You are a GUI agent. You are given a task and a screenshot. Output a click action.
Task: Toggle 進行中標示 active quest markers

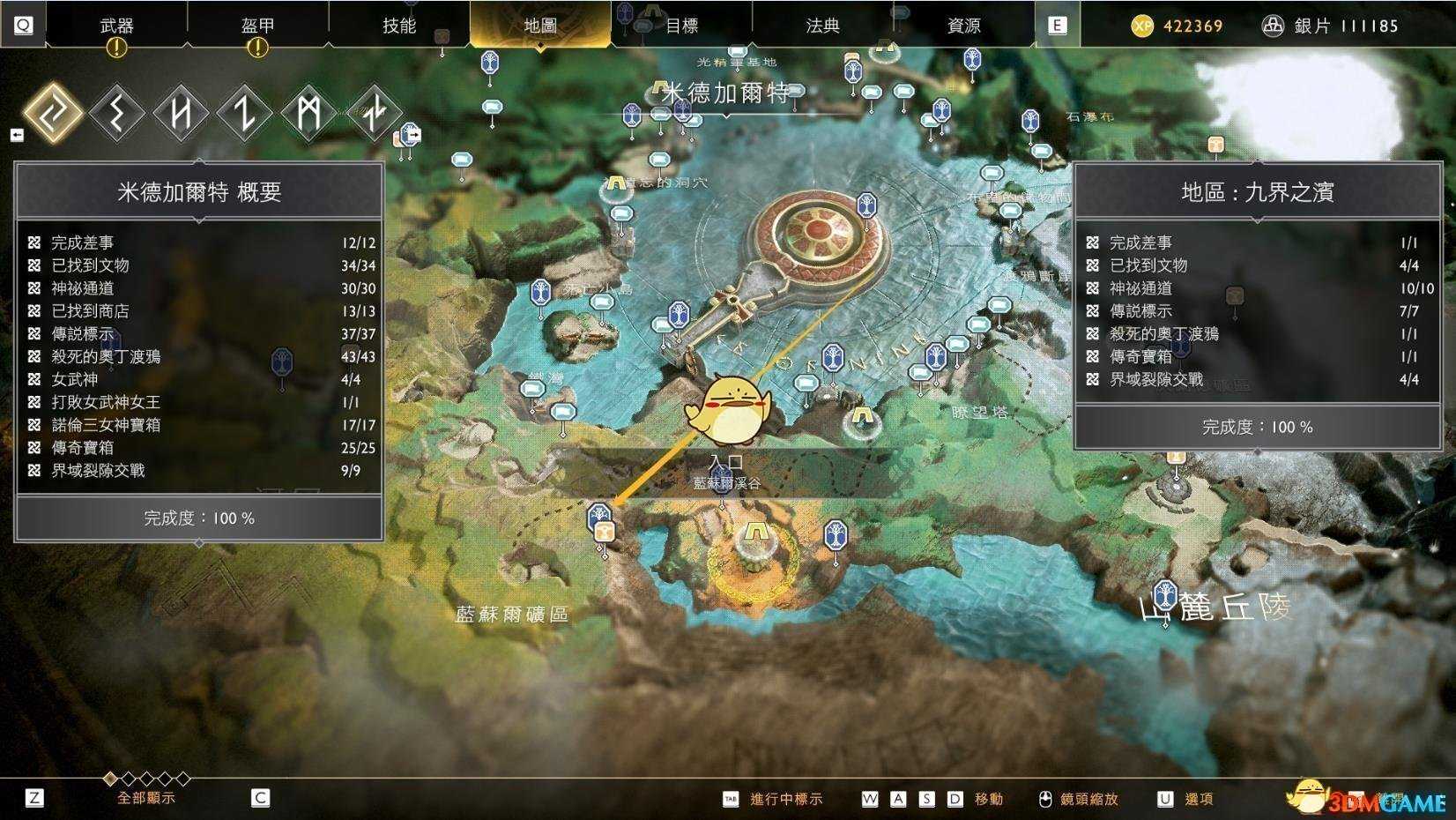[784, 798]
